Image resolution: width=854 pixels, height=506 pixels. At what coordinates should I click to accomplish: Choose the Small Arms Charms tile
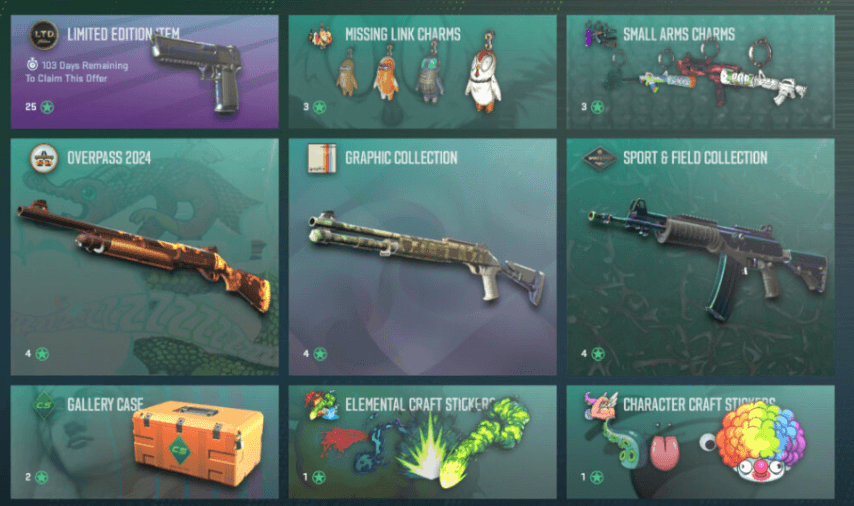point(700,71)
